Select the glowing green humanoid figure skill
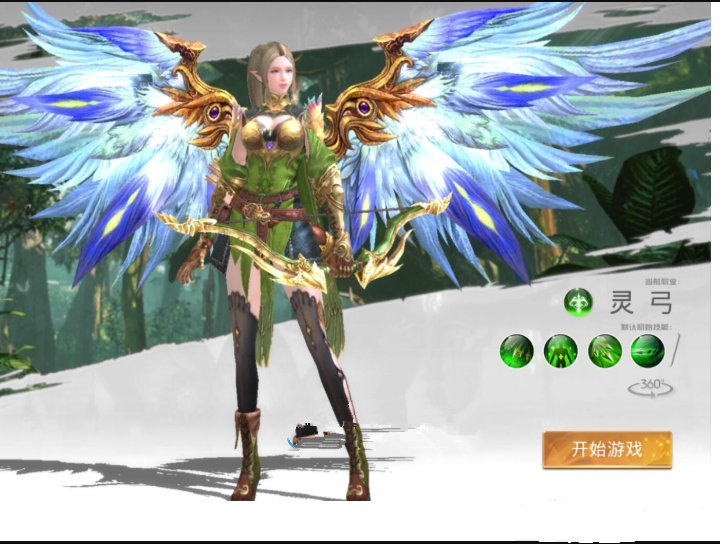Viewport: 720px width, 544px height. point(560,351)
